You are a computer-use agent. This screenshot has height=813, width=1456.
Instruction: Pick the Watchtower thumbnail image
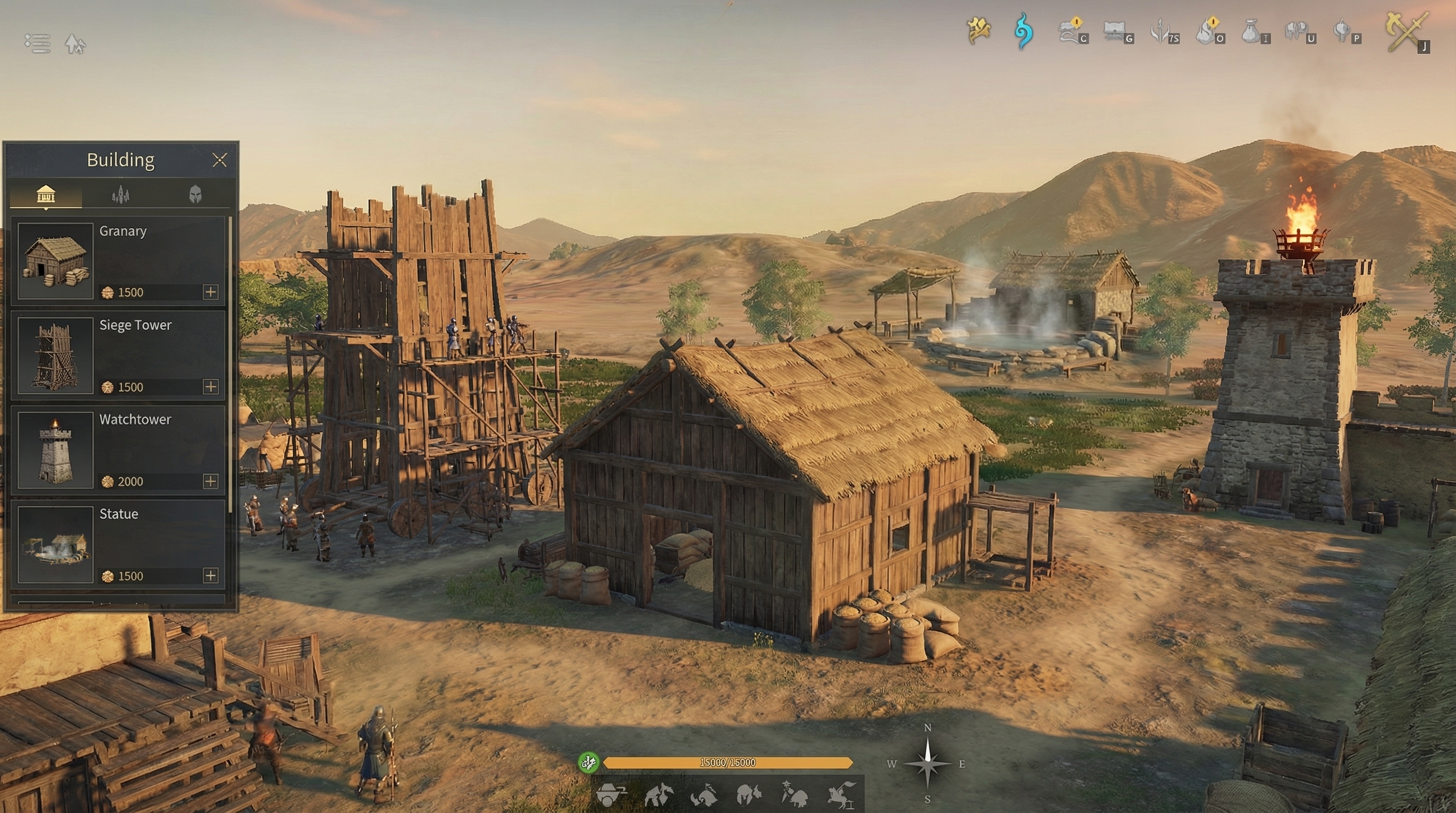56,449
